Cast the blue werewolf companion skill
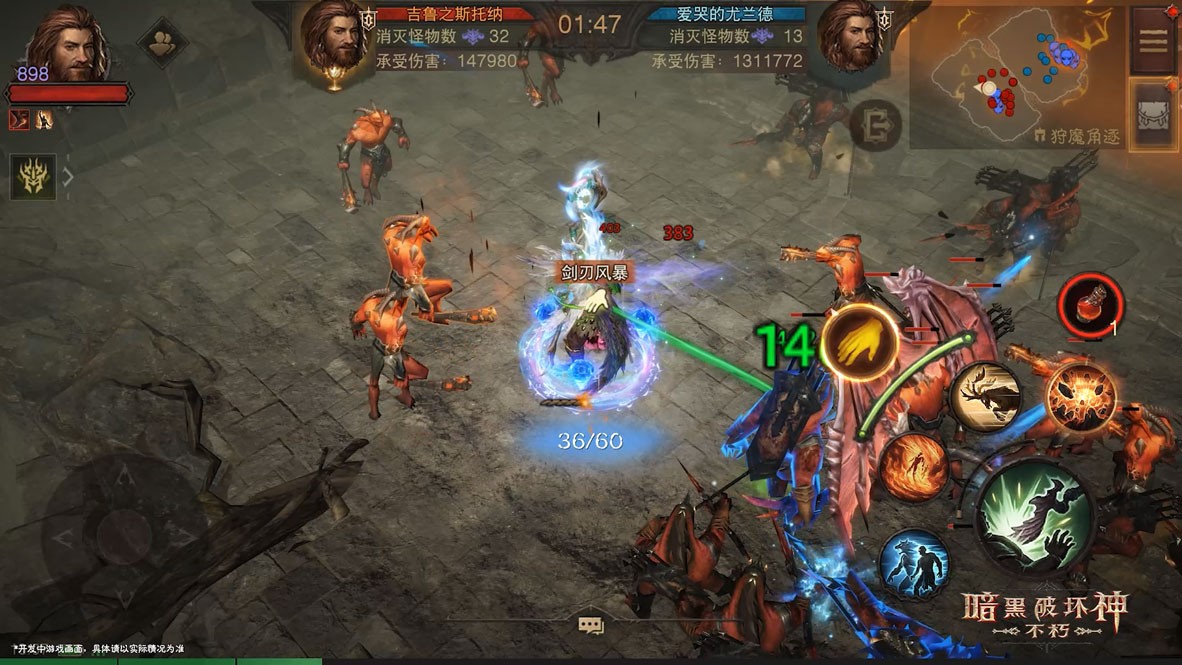The width and height of the screenshot is (1182, 665). [x=914, y=563]
